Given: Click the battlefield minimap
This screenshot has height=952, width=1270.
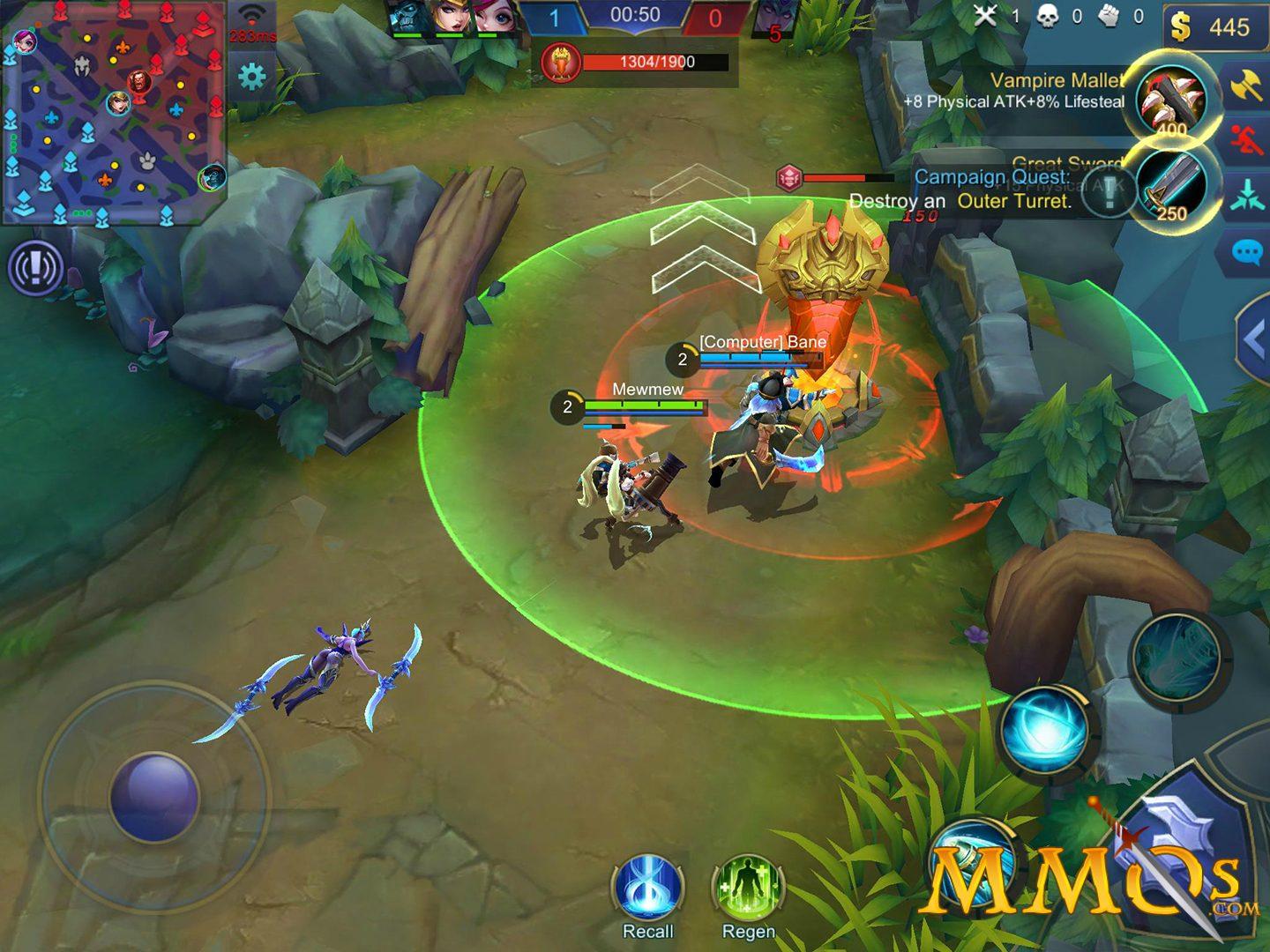Looking at the screenshot, I should coord(114,113).
